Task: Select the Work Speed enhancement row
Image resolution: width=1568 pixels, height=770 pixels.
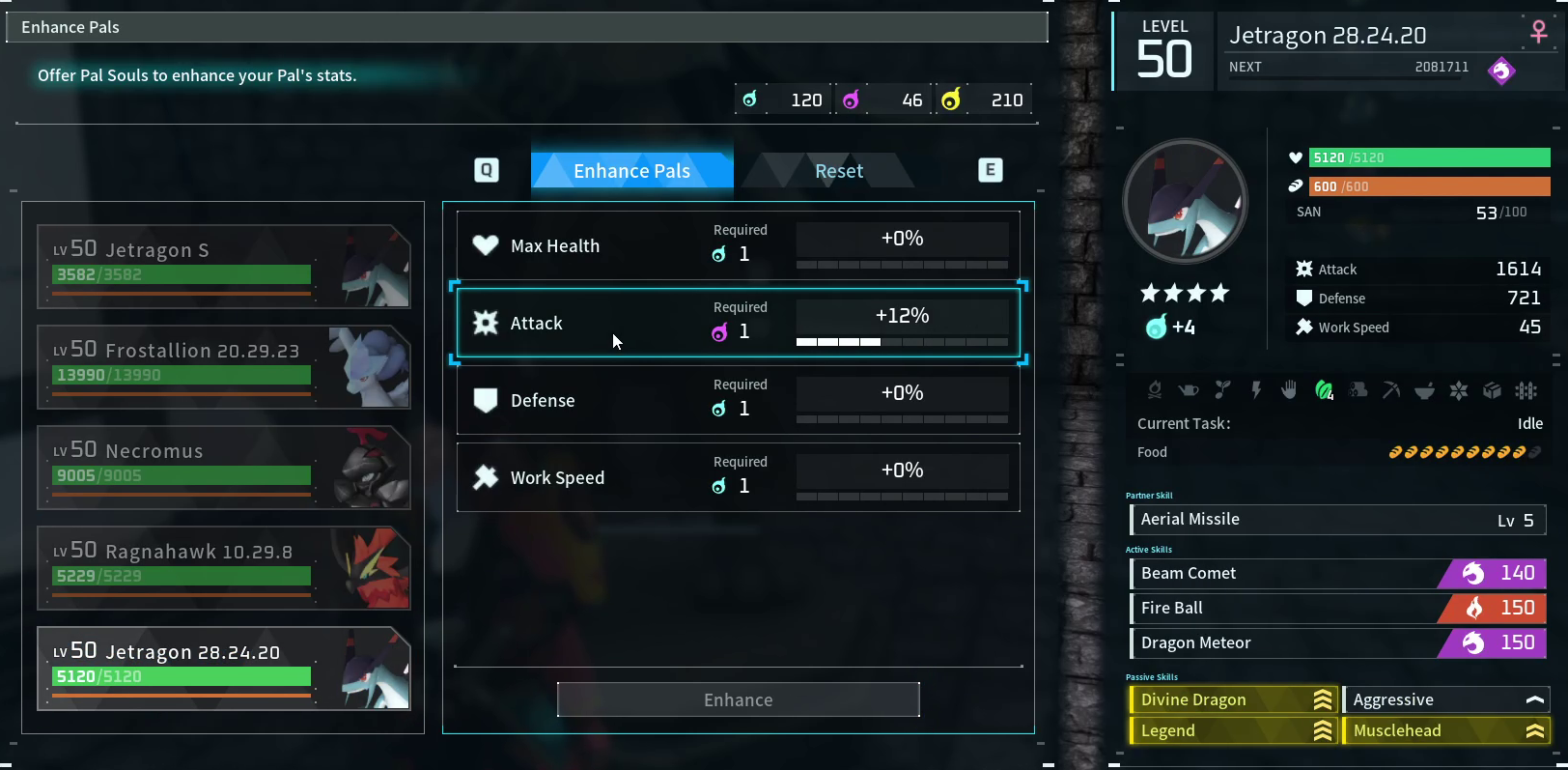Action: 739,476
